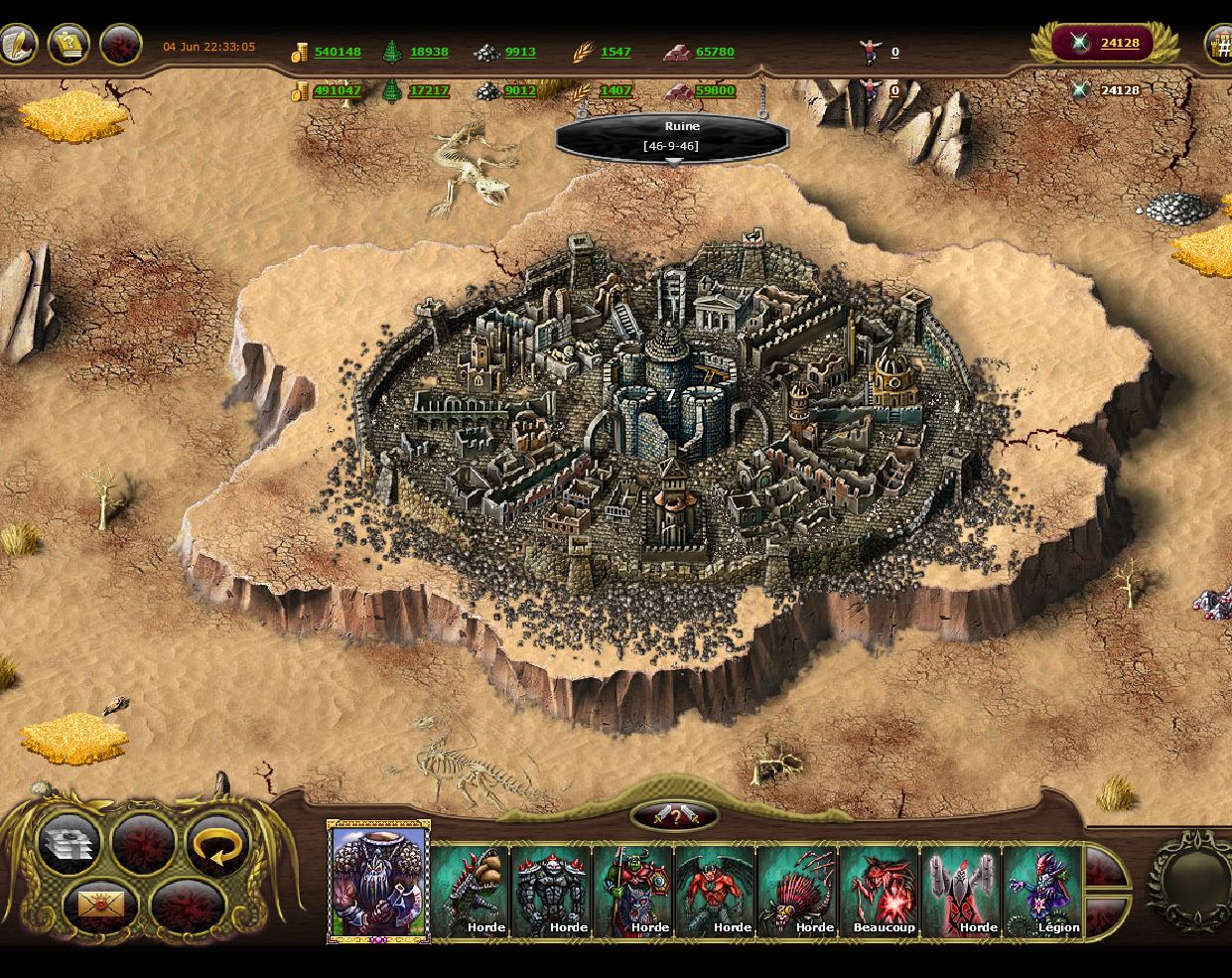The width and height of the screenshot is (1232, 978).
Task: Click the gold amount 540148 link
Action: (338, 52)
